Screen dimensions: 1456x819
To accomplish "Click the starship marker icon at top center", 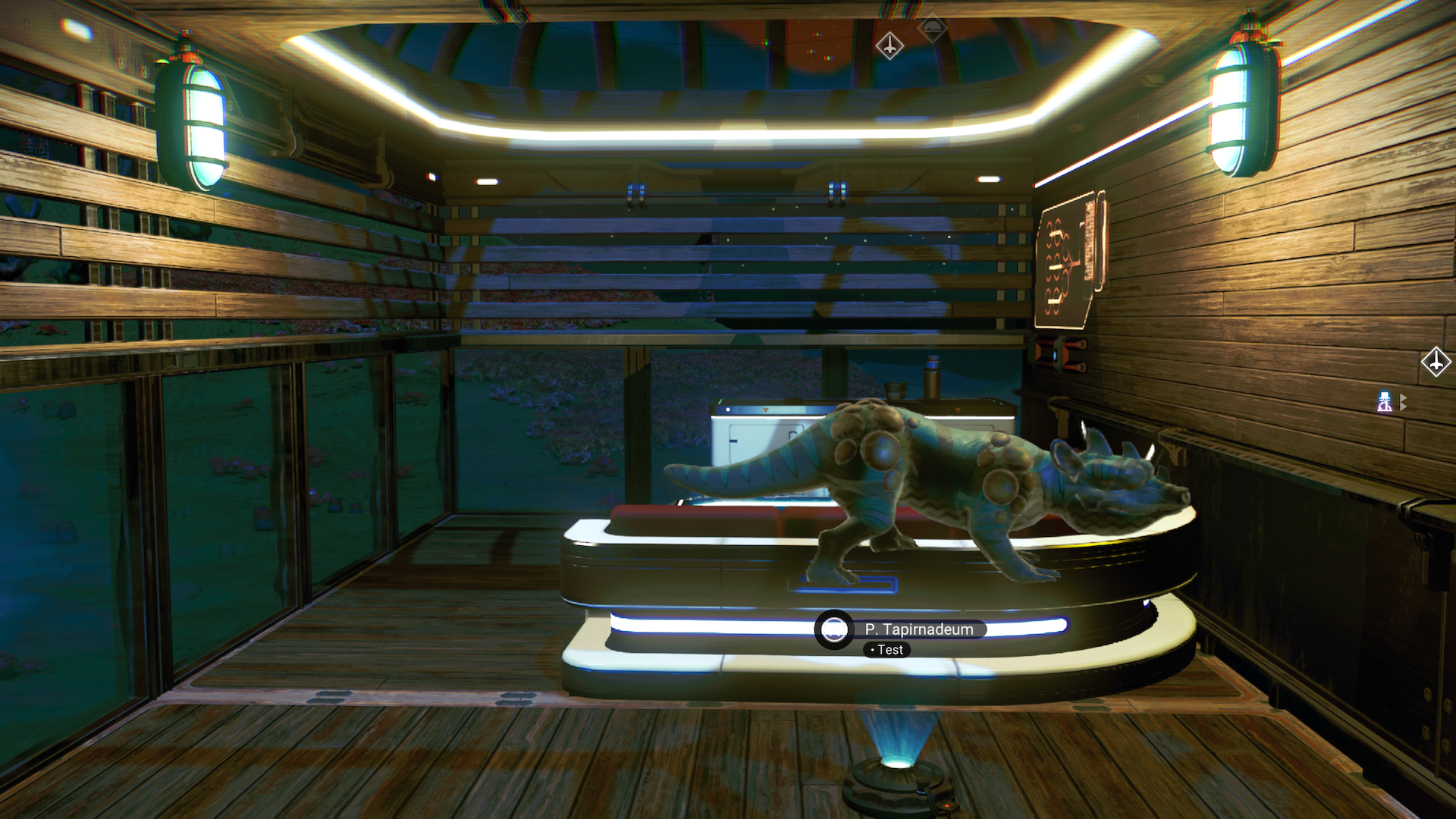I will [x=889, y=45].
